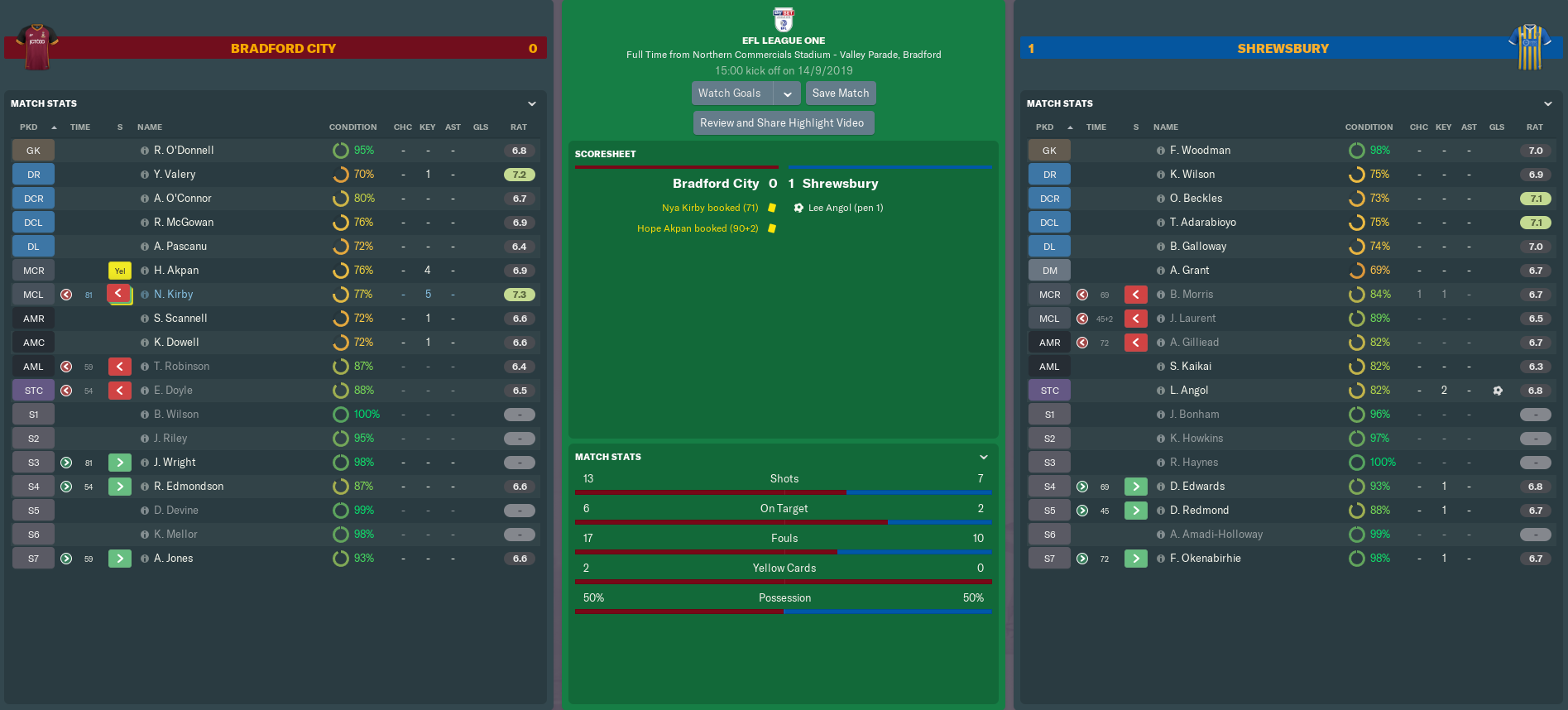Select player R. O'Donnell

[x=184, y=151]
